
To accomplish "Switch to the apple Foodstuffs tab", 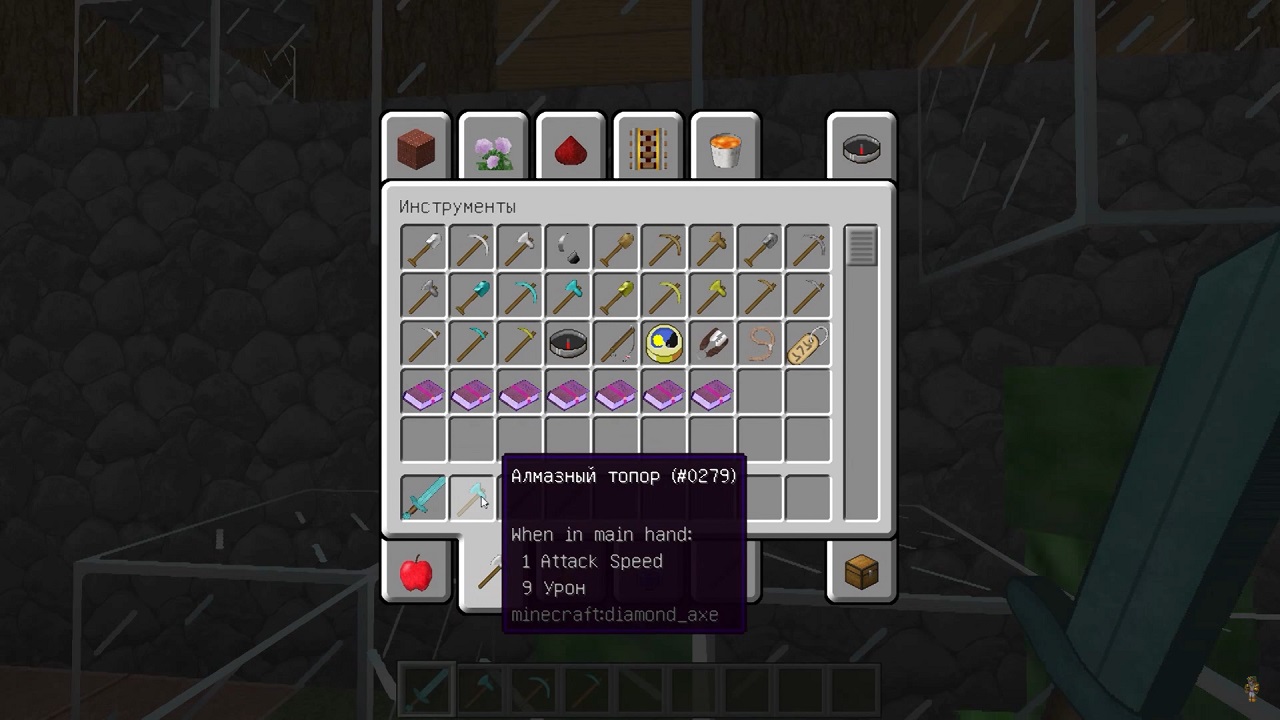I will [x=416, y=573].
